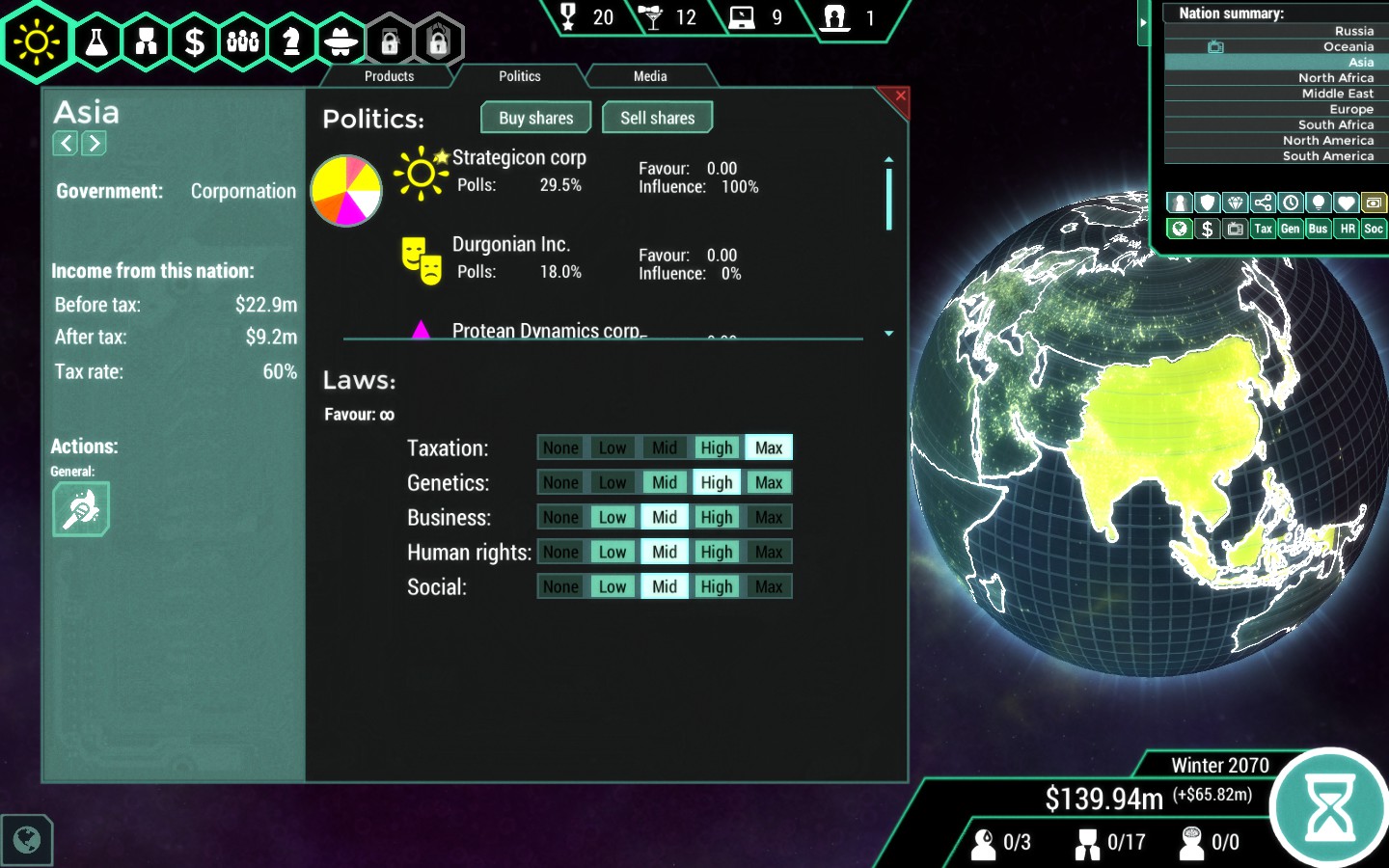The width and height of the screenshot is (1389, 868).
Task: Switch to the Products tab
Action: pos(389,76)
